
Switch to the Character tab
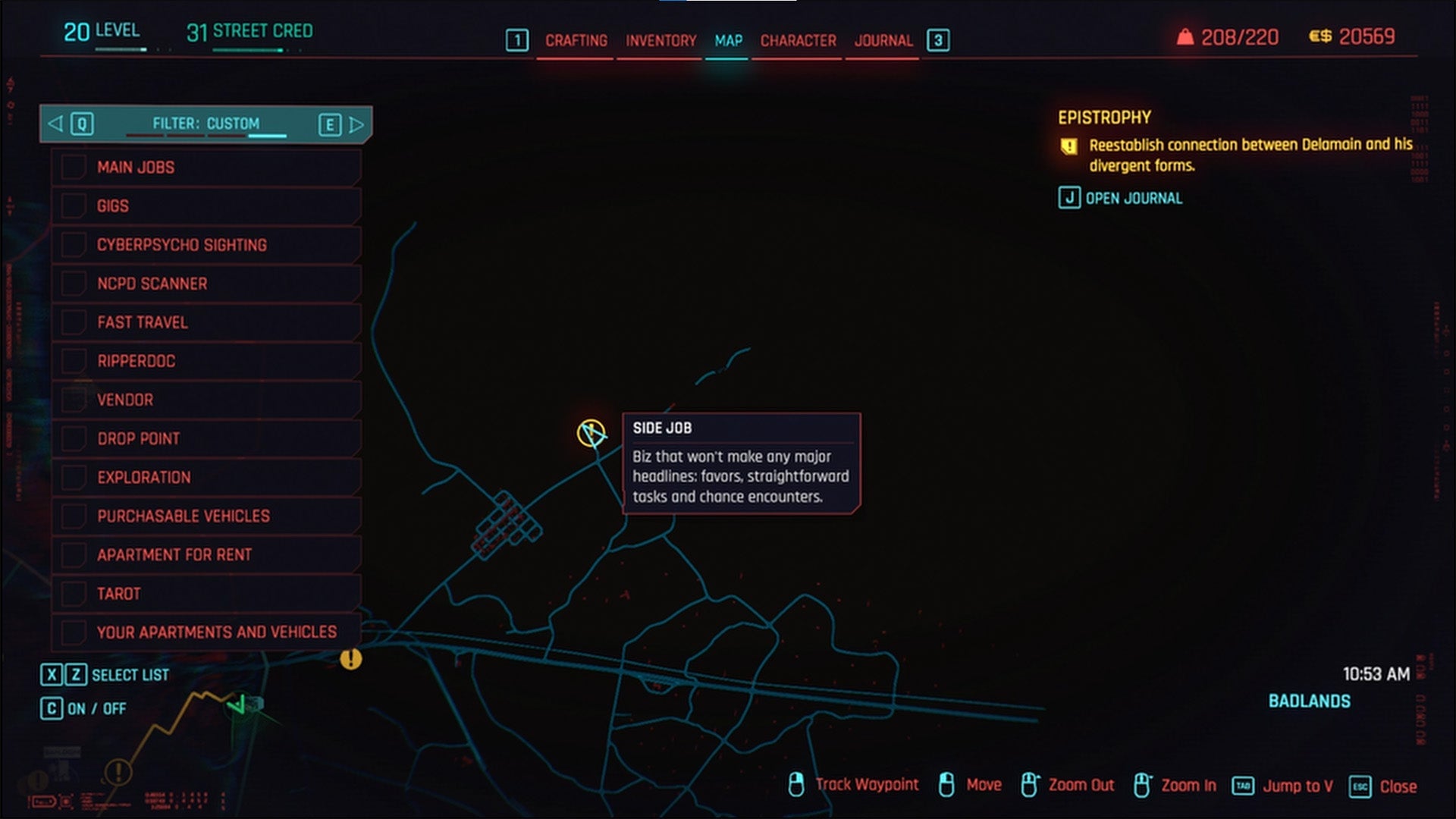point(797,41)
